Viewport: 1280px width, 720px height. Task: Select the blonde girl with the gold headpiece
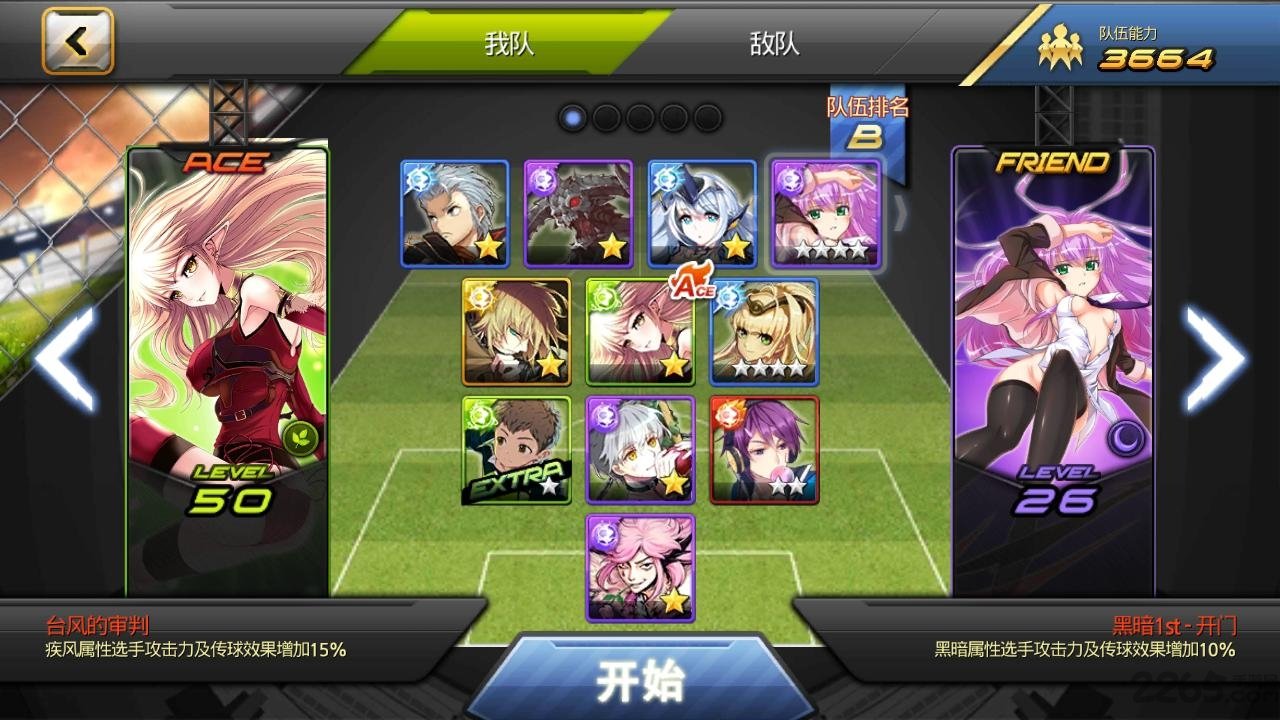(764, 332)
